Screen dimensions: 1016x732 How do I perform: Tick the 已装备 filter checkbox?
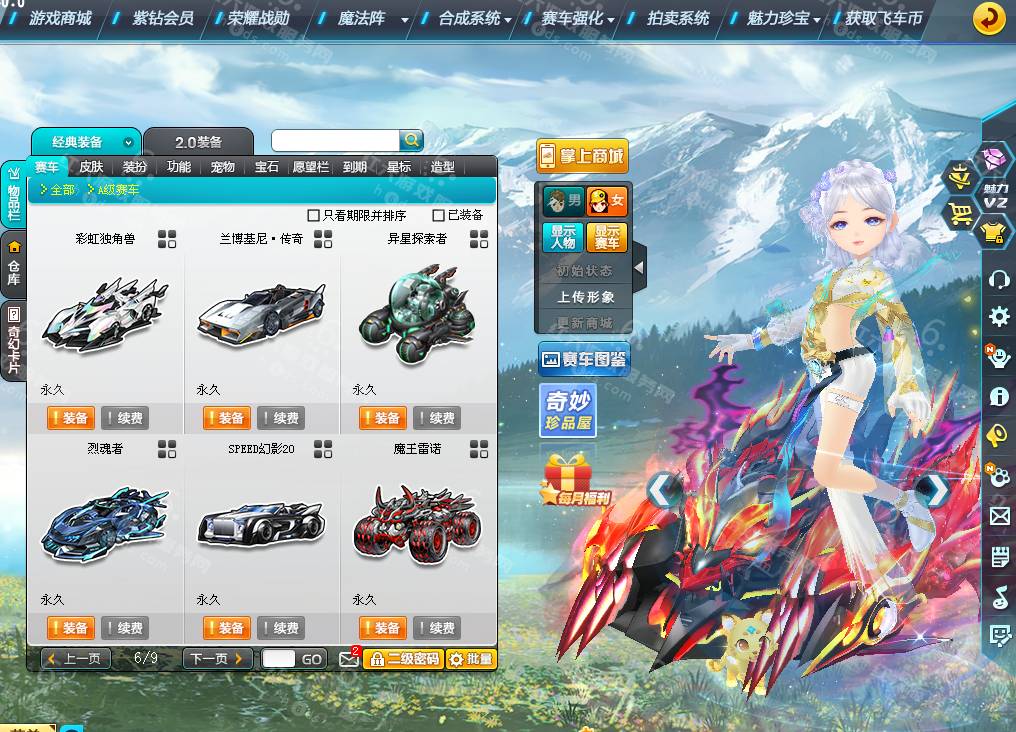pyautogui.click(x=439, y=215)
